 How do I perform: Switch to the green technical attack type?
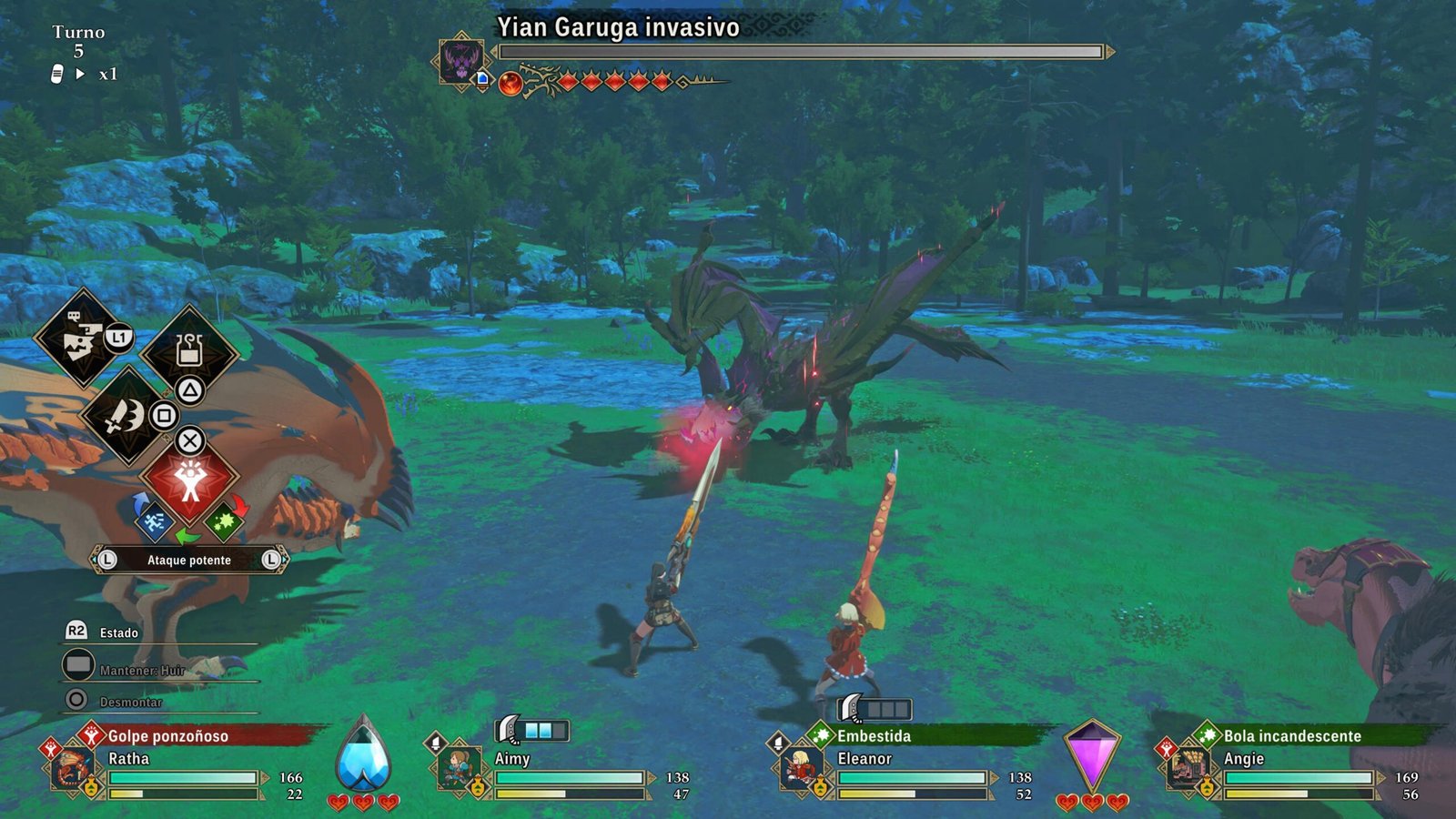click(224, 522)
